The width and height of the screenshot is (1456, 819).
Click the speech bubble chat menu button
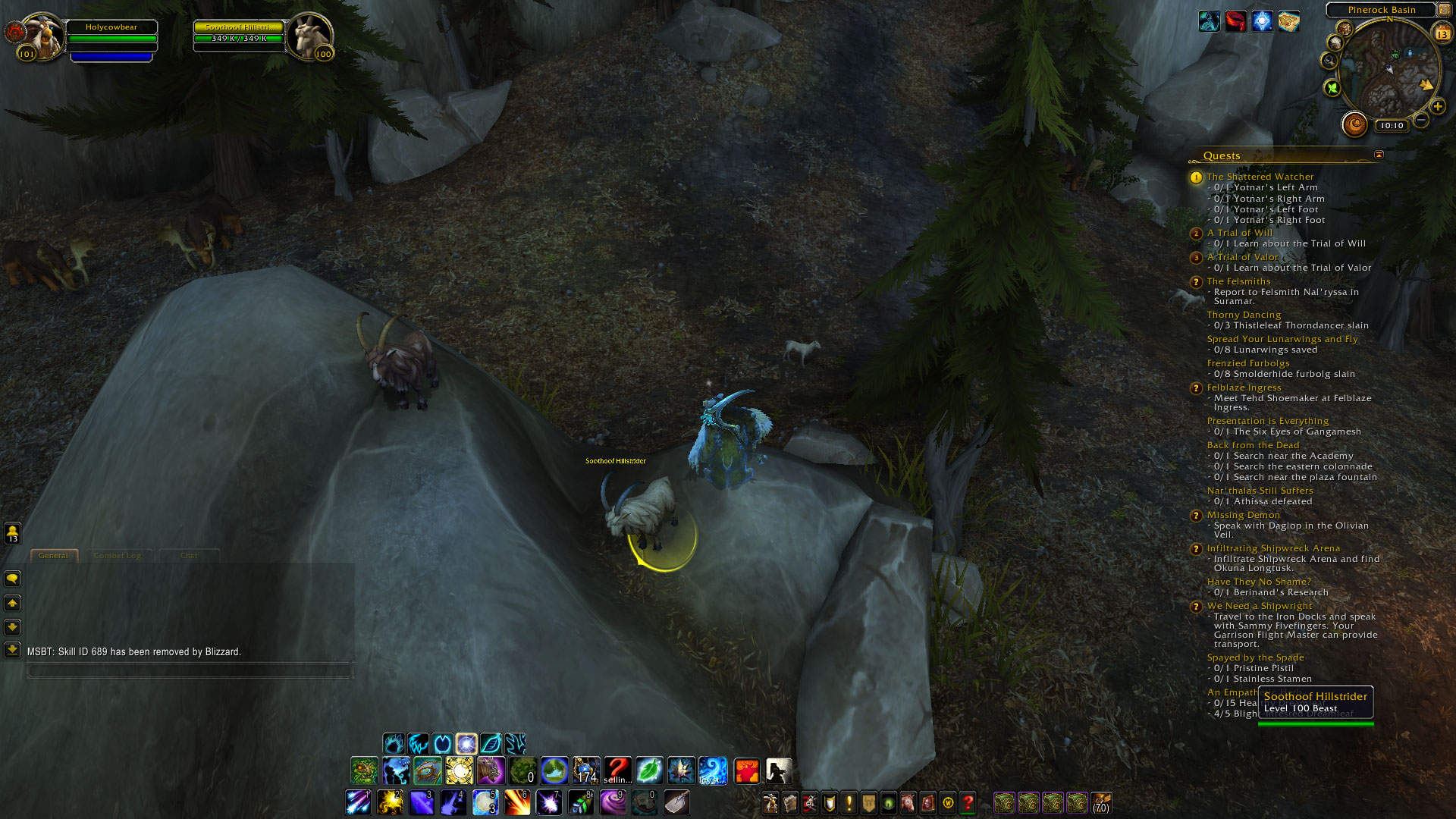(x=12, y=579)
